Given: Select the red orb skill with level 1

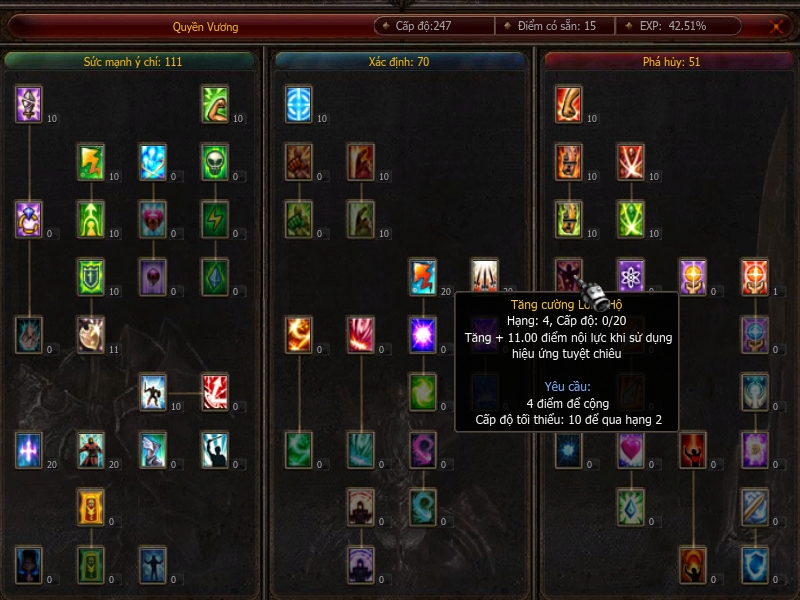Looking at the screenshot, I should pos(755,277).
